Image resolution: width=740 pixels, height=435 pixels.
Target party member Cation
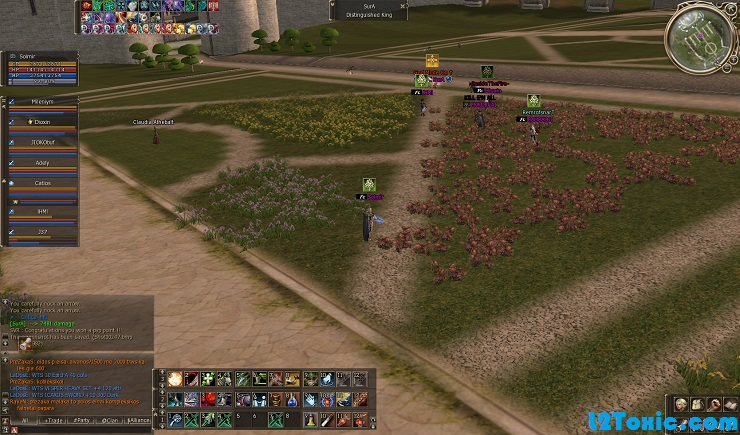[42, 184]
